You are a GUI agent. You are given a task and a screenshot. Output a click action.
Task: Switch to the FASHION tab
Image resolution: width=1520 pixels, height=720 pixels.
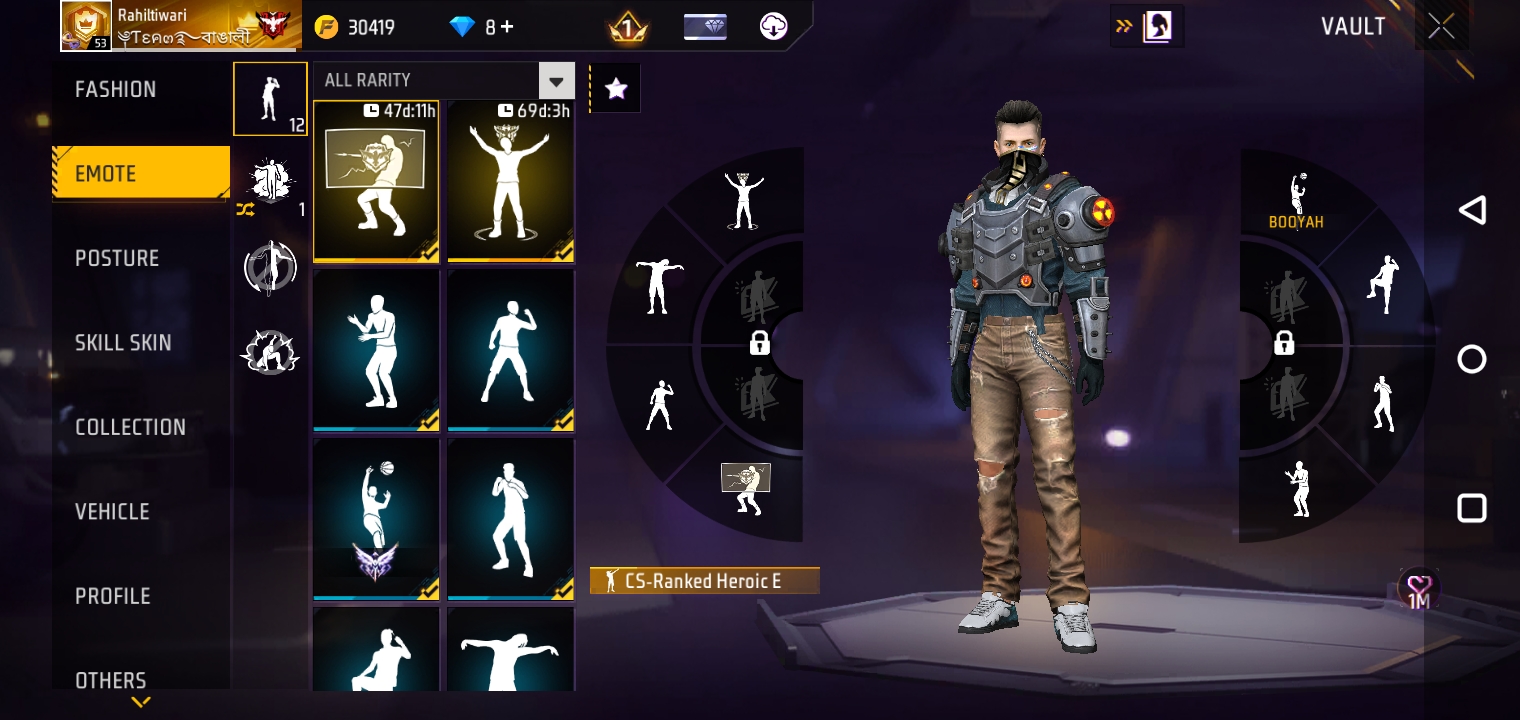[115, 89]
